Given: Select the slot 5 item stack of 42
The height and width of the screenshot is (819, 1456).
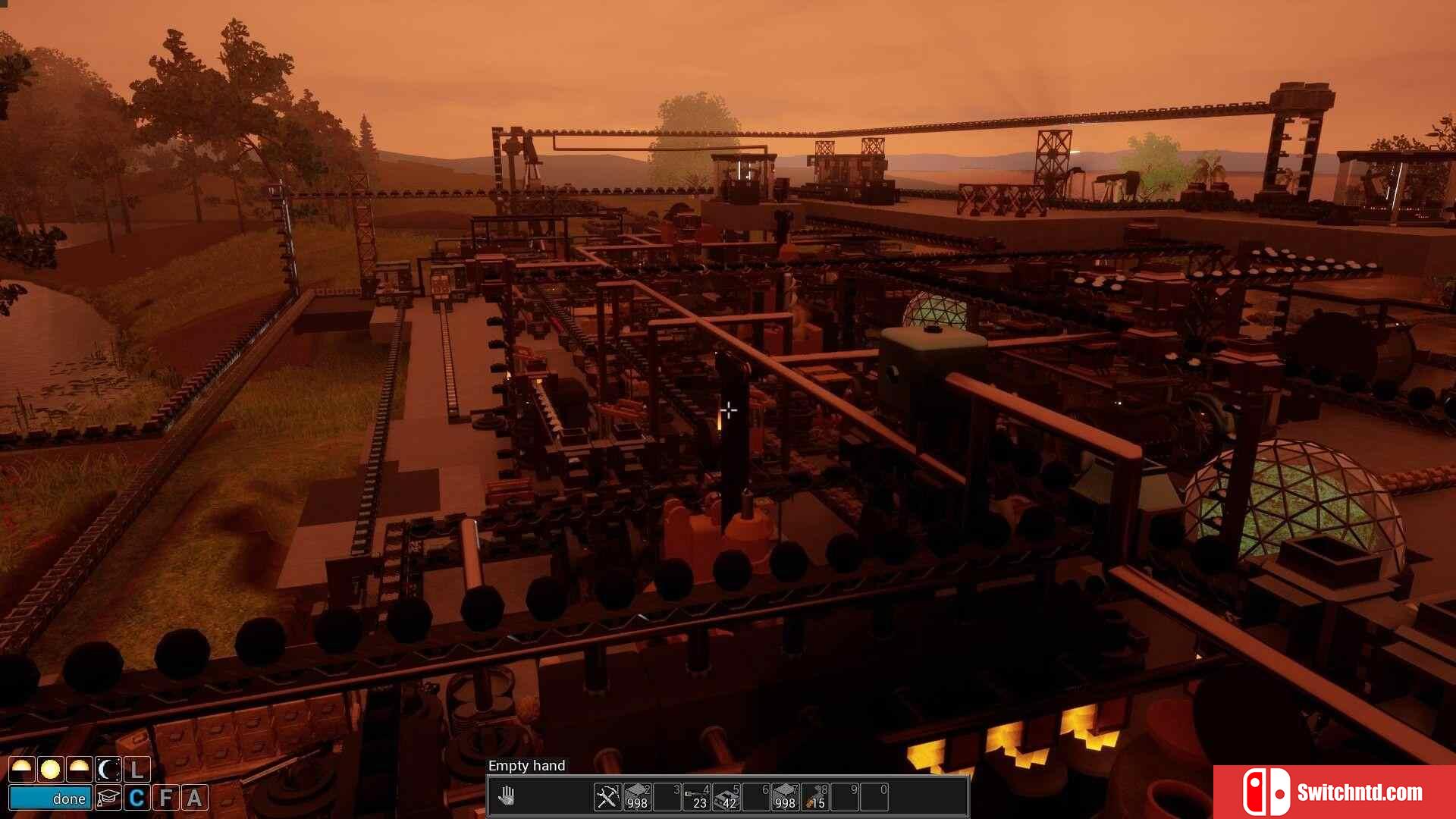Looking at the screenshot, I should click(726, 796).
